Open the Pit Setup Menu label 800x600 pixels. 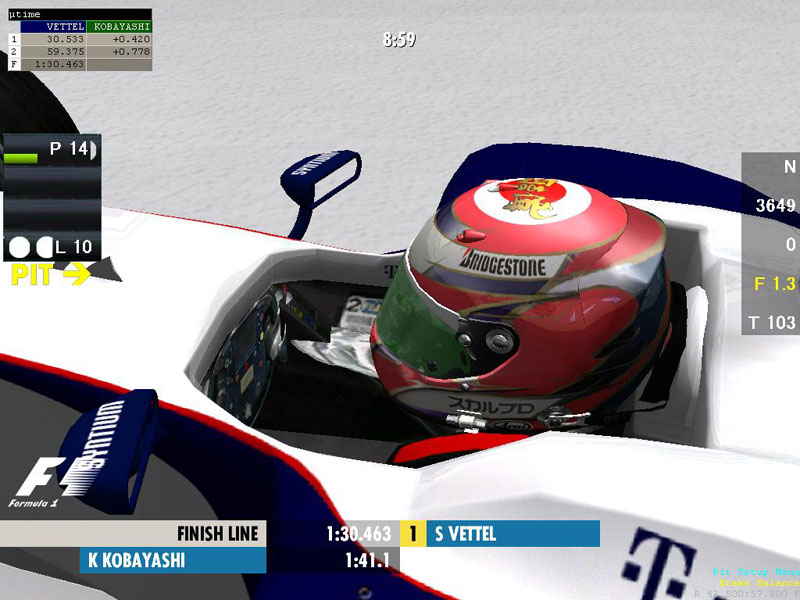755,572
